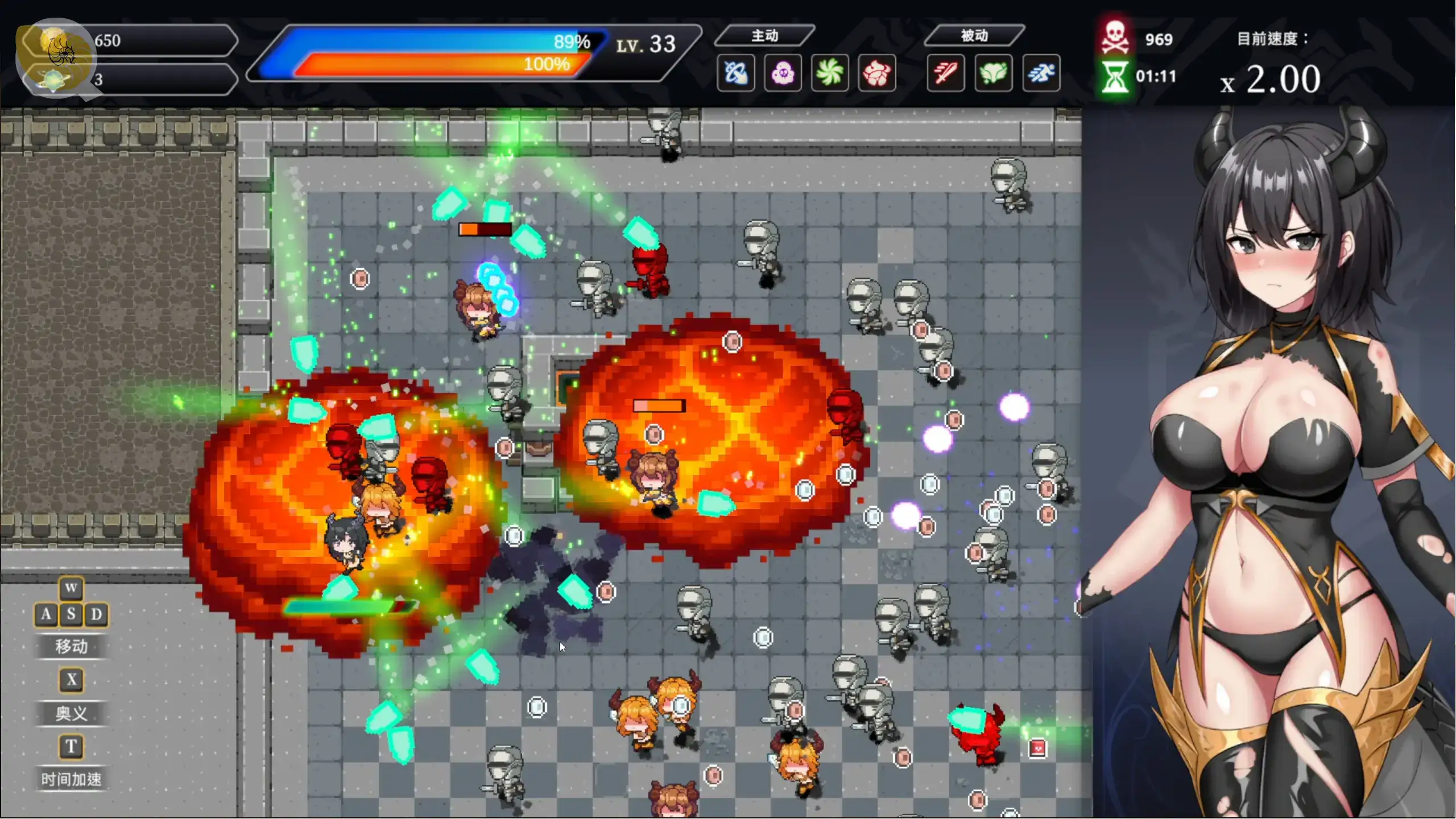Select the purple poison skull cloud skill
The image size is (1456, 819).
pos(783,73)
